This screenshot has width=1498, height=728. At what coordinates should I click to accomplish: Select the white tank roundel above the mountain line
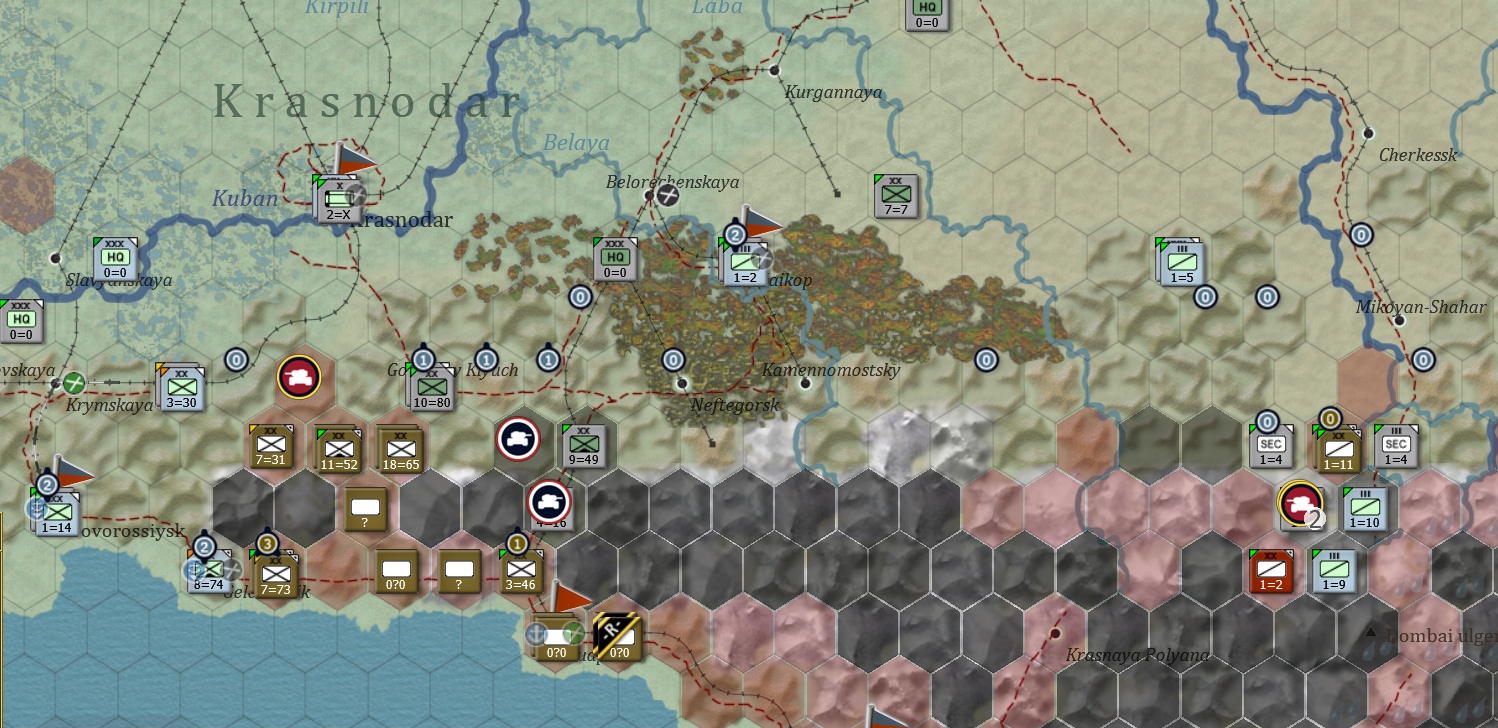519,440
